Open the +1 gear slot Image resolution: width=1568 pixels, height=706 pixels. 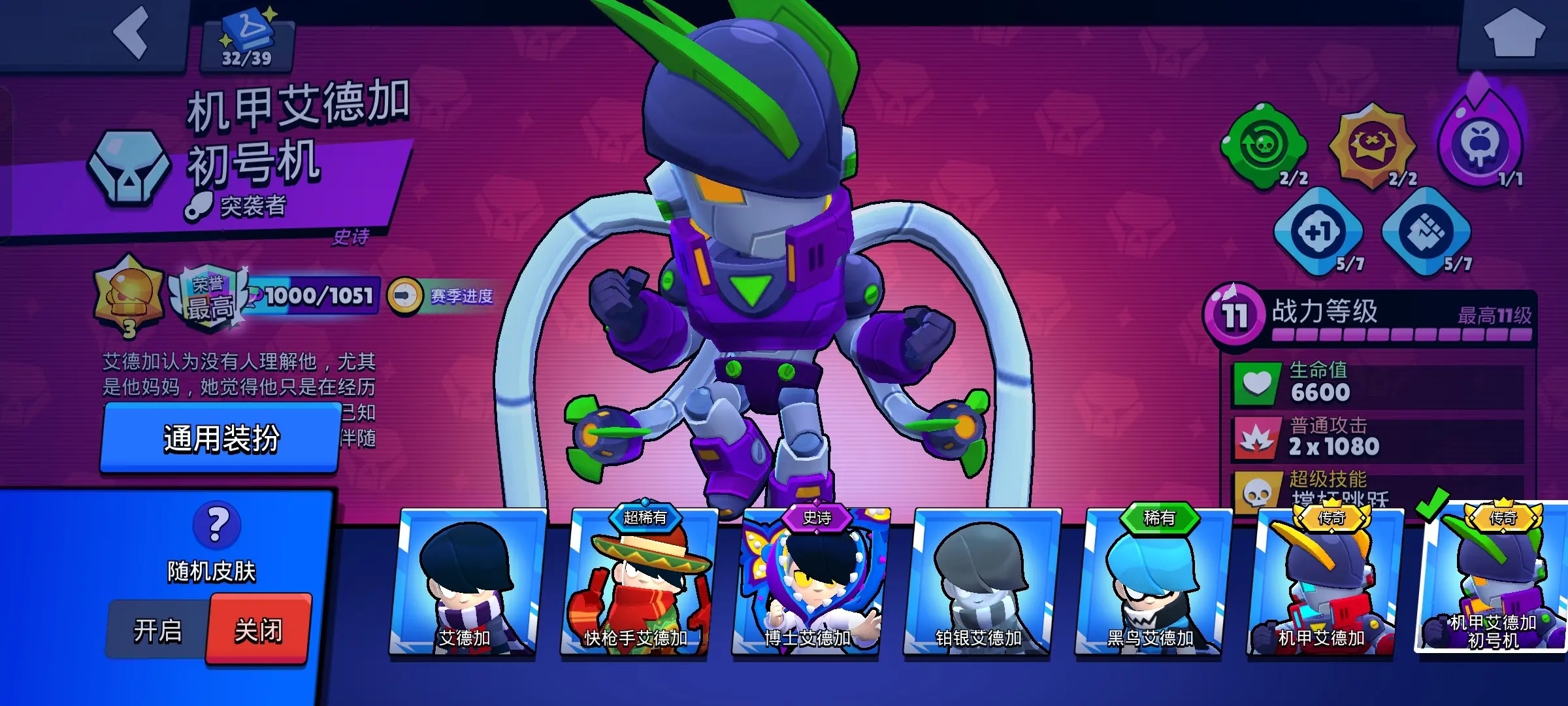click(1318, 231)
